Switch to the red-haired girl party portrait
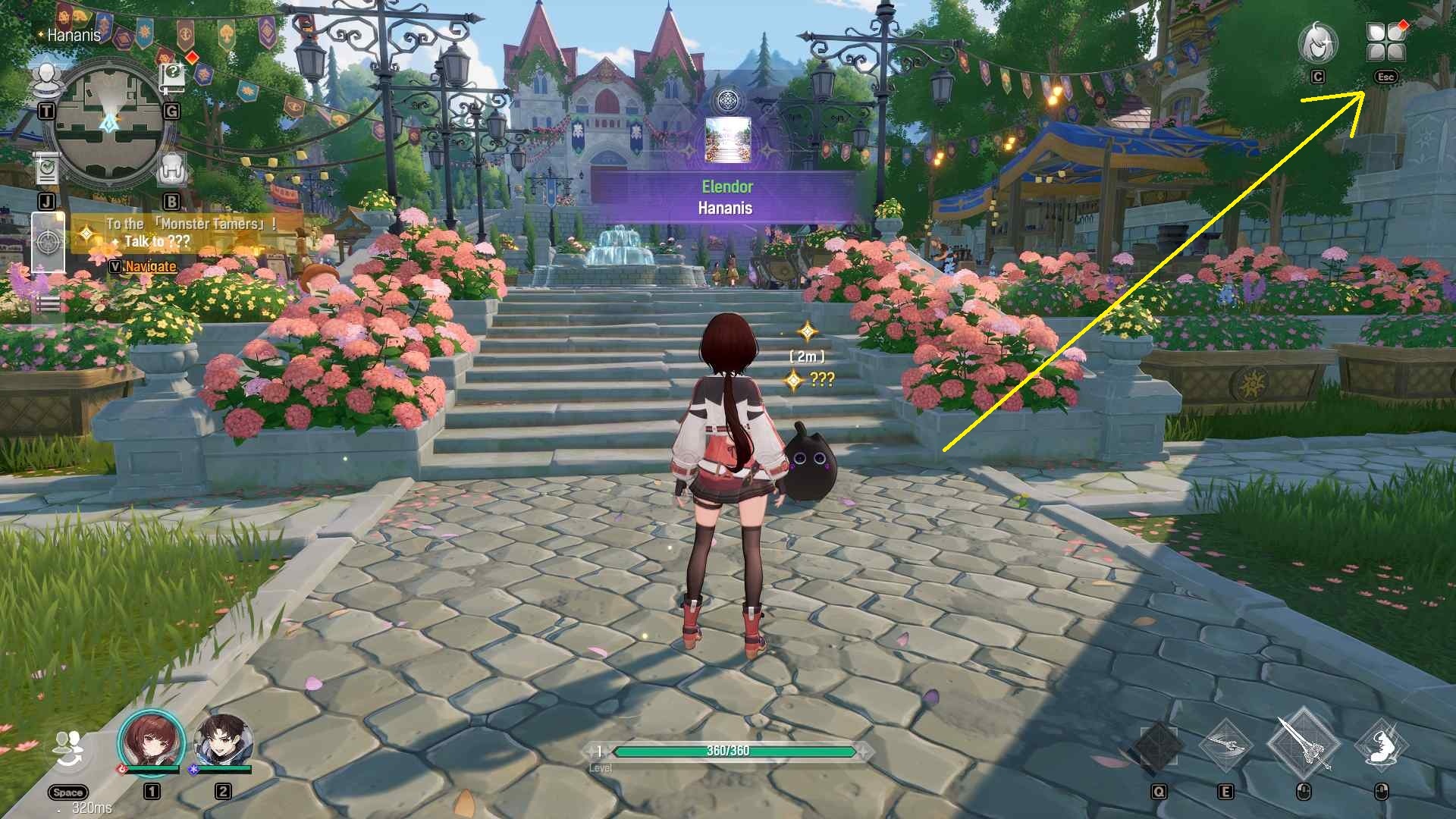The width and height of the screenshot is (1456, 819). click(x=152, y=741)
